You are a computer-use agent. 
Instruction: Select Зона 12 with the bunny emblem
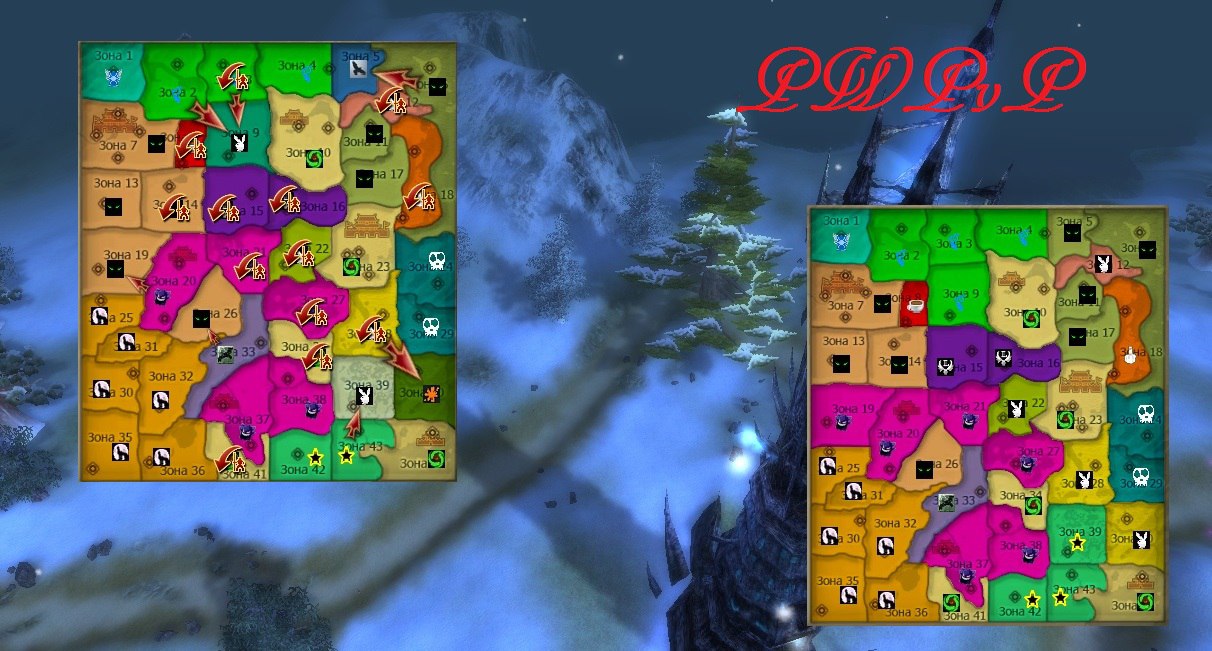1101,265
